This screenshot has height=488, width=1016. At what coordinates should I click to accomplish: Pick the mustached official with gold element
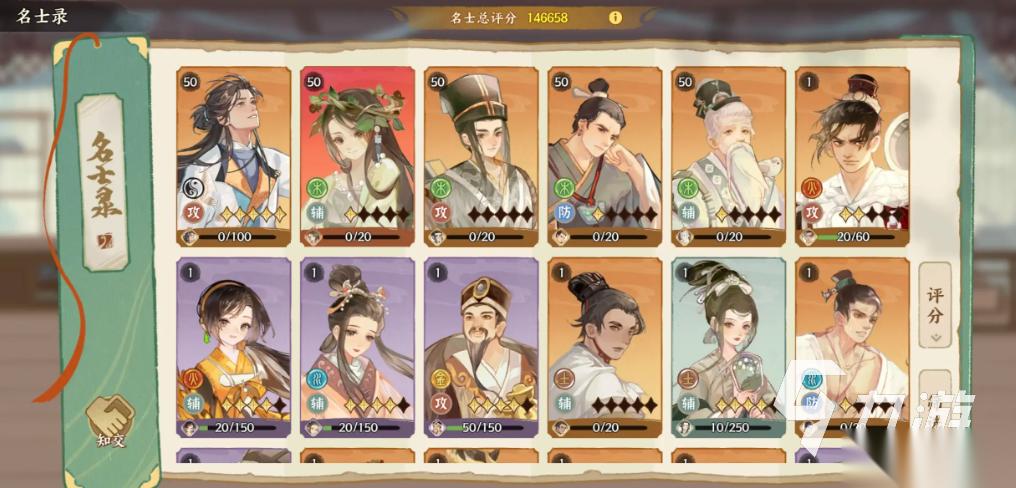[x=481, y=345]
